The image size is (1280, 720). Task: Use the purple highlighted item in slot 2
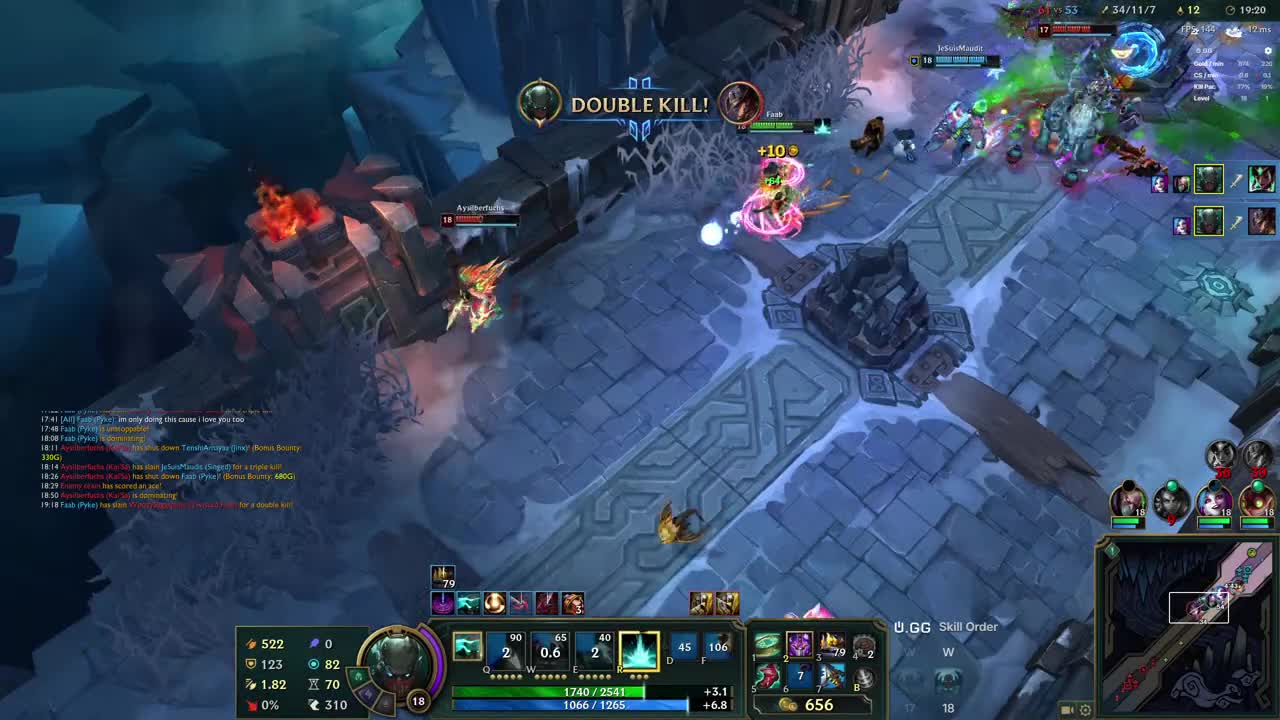[799, 645]
